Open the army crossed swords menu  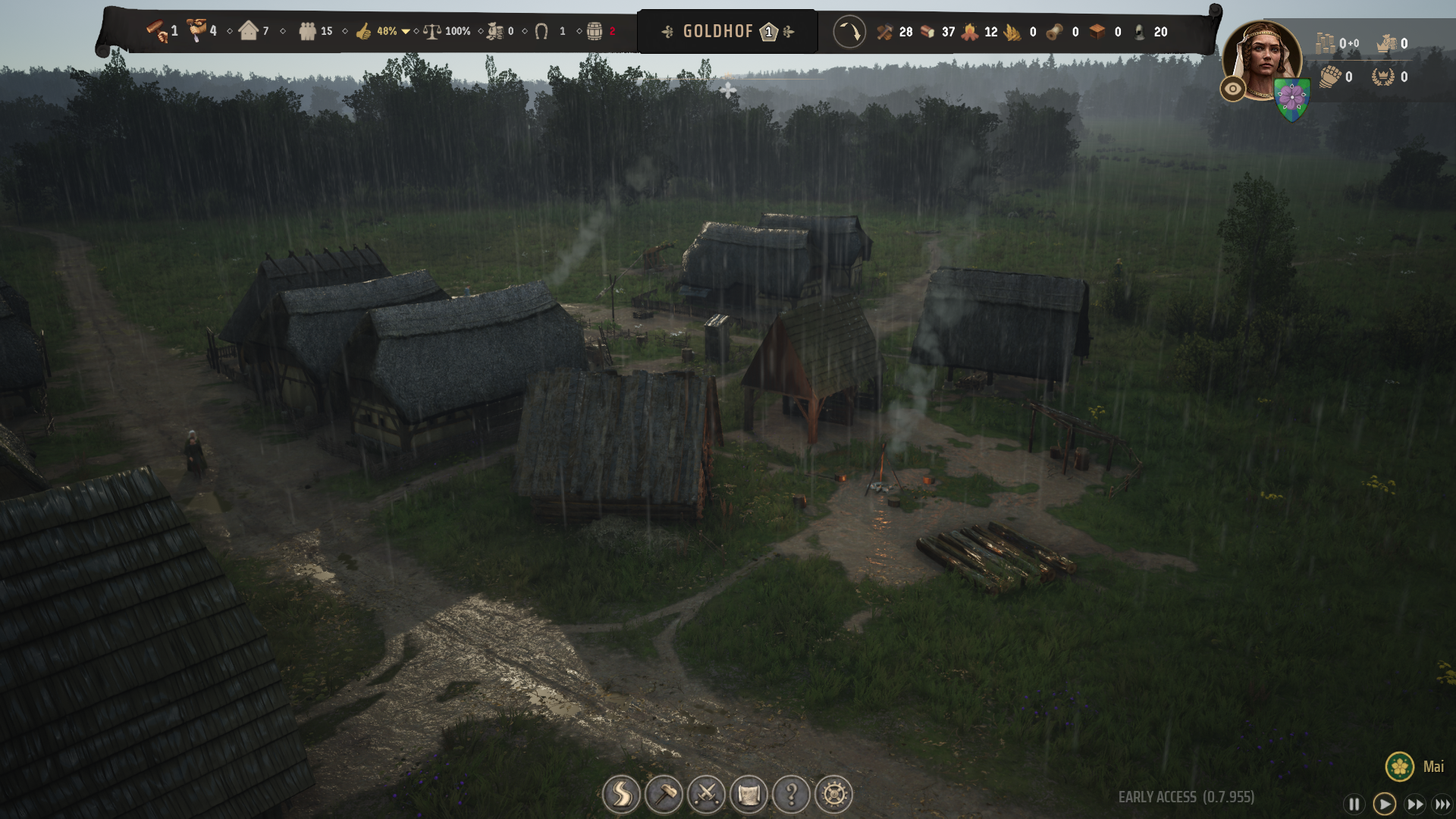[706, 795]
